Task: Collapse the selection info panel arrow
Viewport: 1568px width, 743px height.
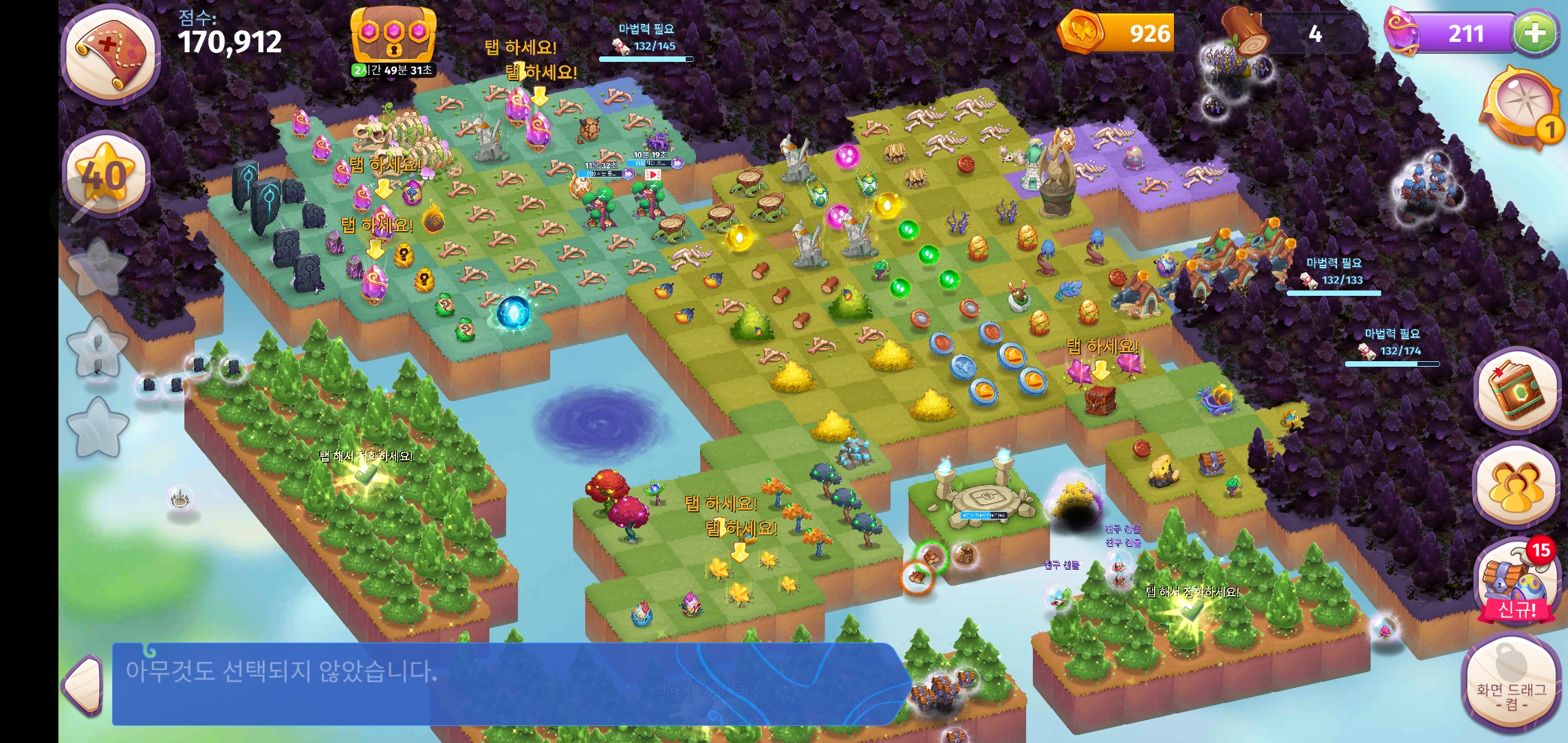Action: click(84, 683)
